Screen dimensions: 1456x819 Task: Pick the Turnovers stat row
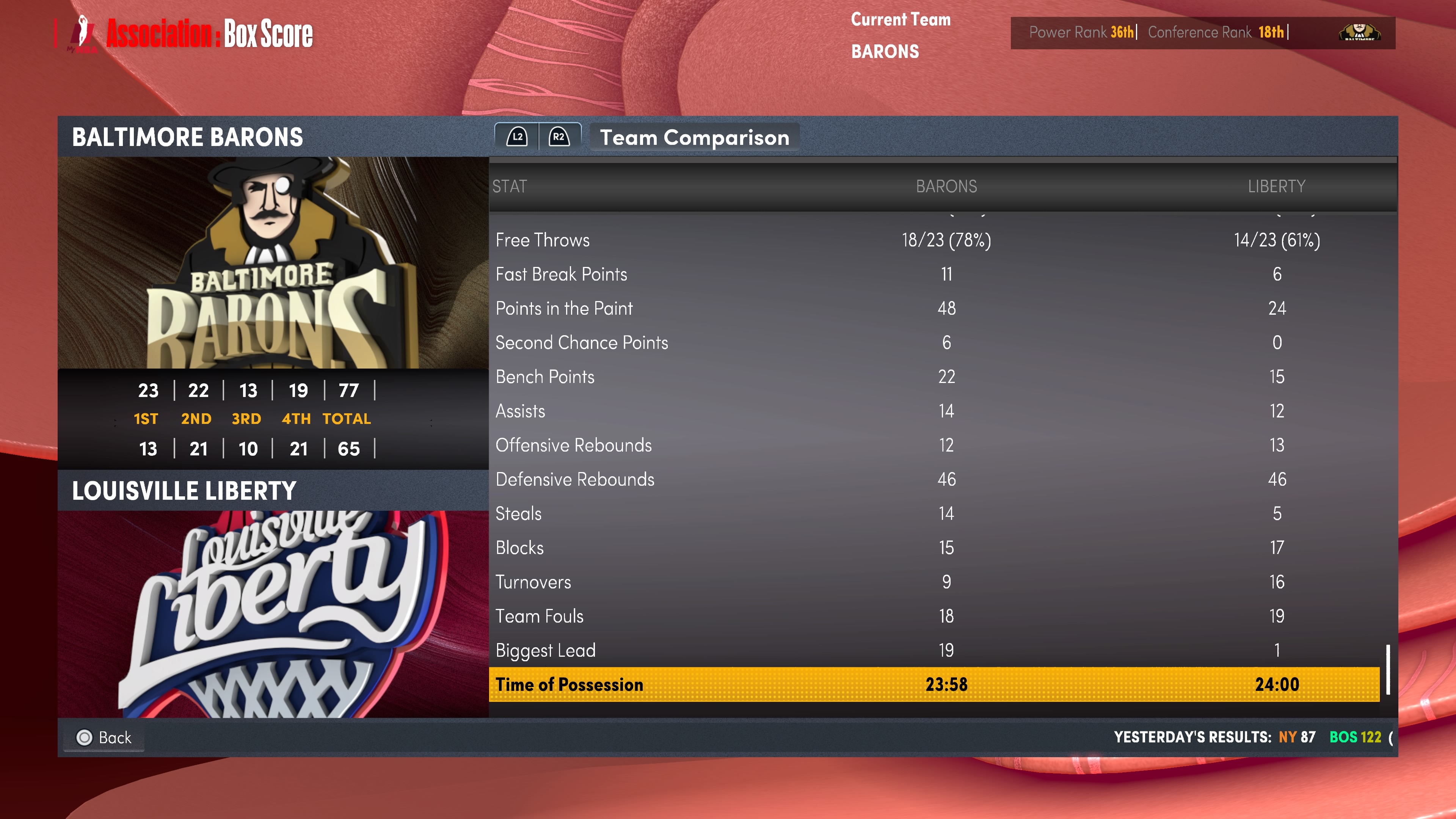[934, 582]
